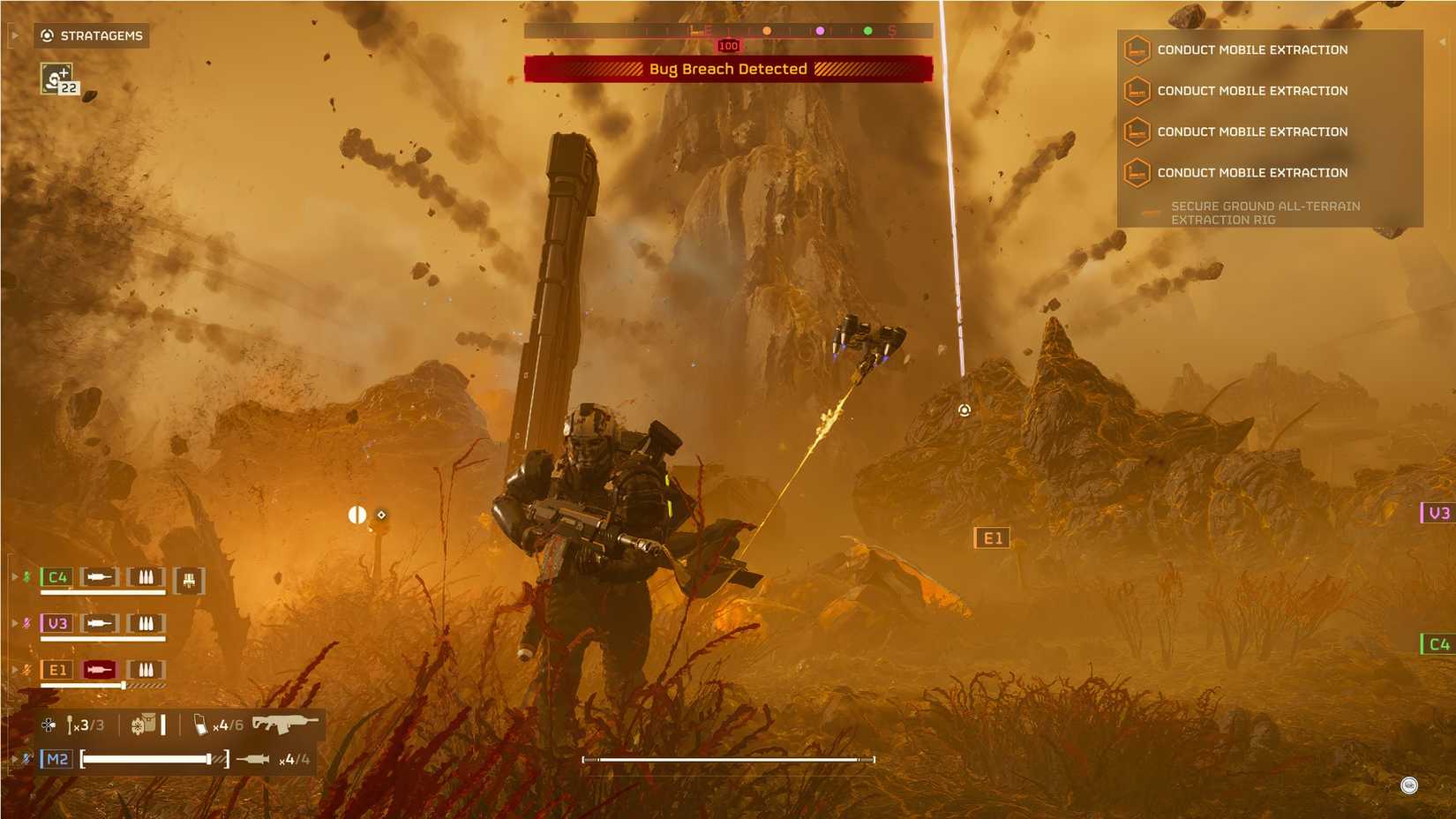Expand teammate V3's details chevron
The width and height of the screenshot is (1456, 819).
15,622
